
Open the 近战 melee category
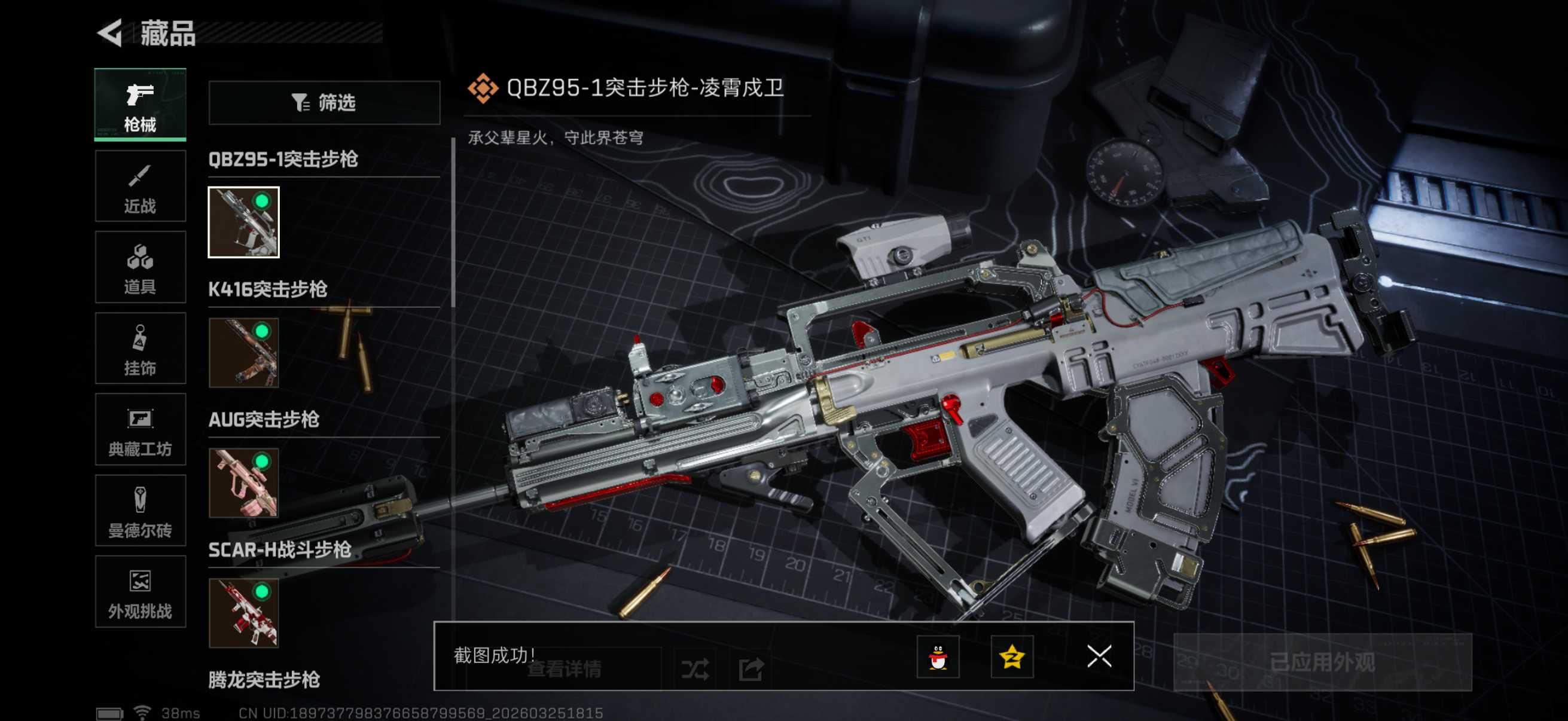[x=140, y=186]
